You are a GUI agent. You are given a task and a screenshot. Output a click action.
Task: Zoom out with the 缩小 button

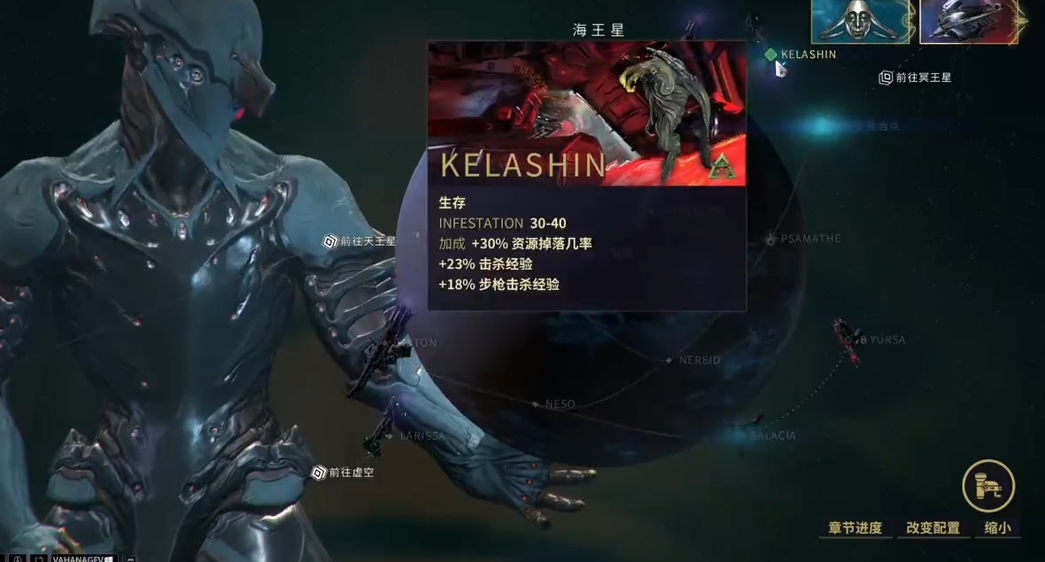pyautogui.click(x=997, y=528)
